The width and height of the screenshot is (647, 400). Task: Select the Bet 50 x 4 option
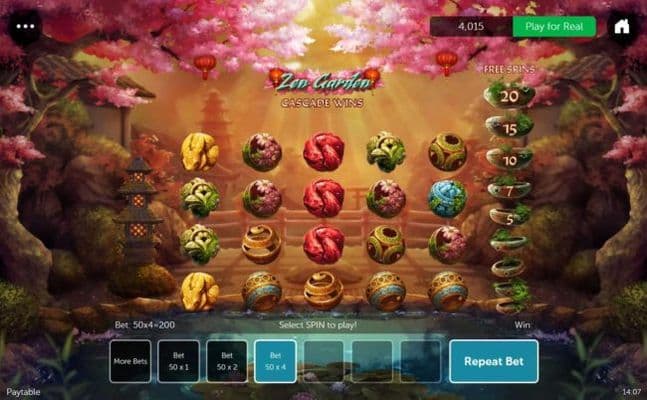pyautogui.click(x=275, y=361)
